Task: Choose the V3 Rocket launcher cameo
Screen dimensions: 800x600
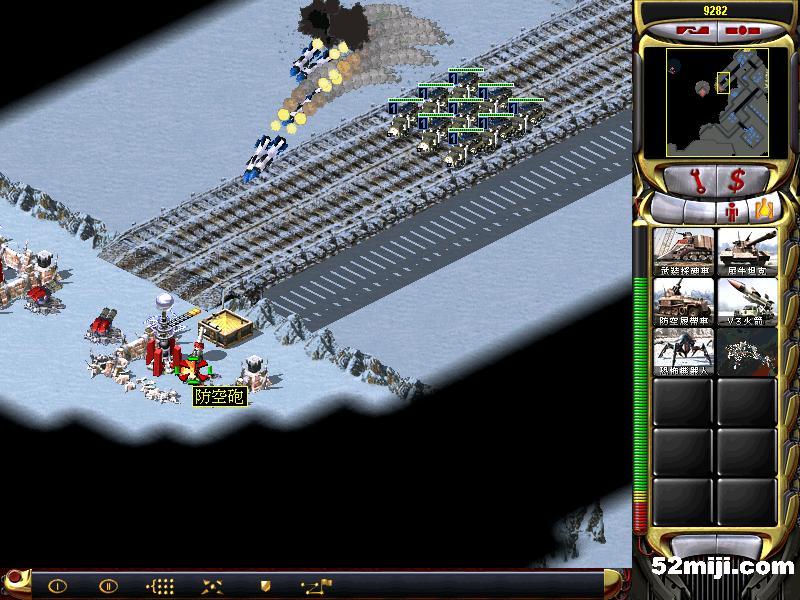Action: 746,301
